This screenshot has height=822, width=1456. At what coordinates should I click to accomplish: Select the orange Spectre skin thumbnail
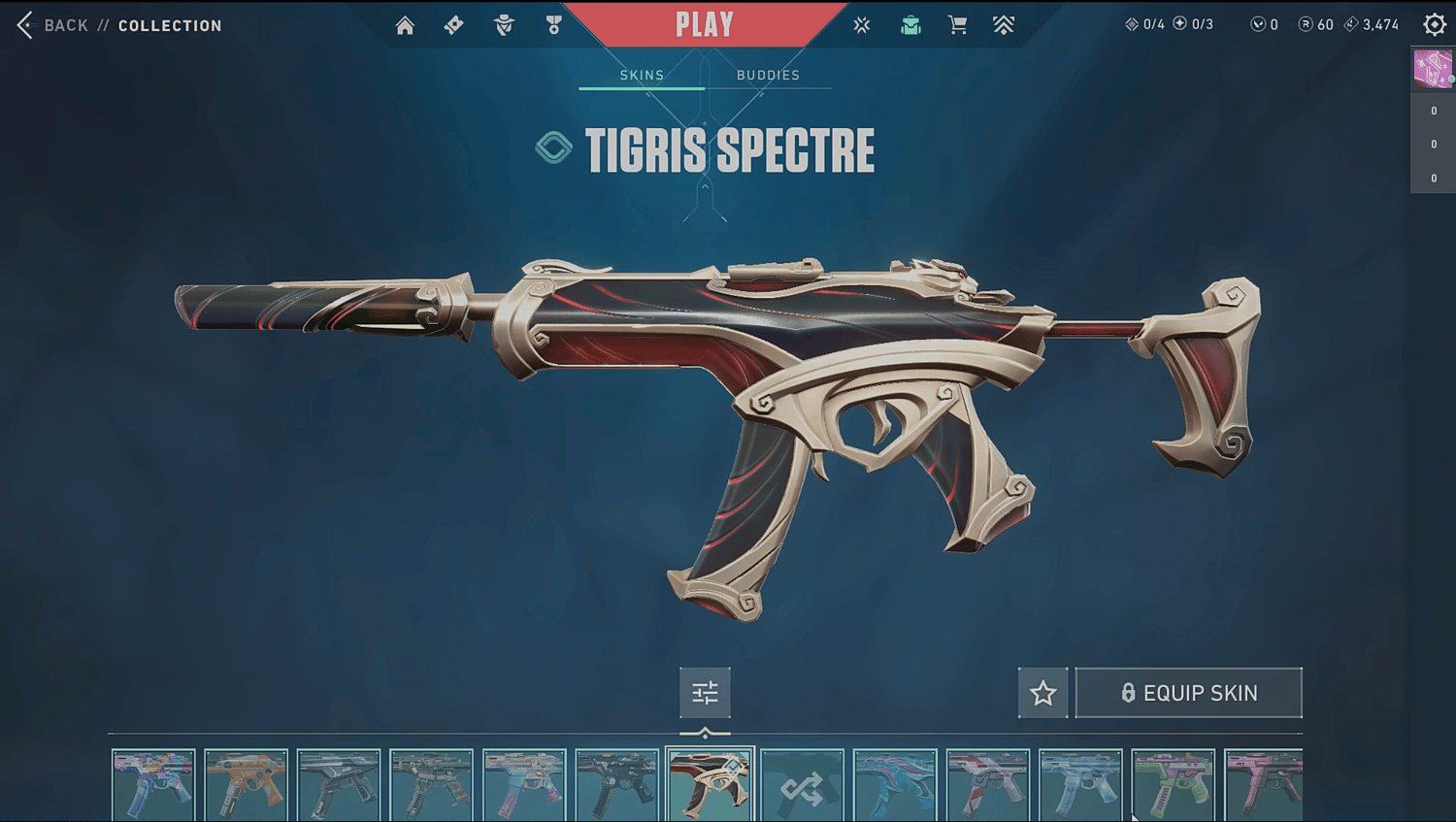tap(247, 786)
